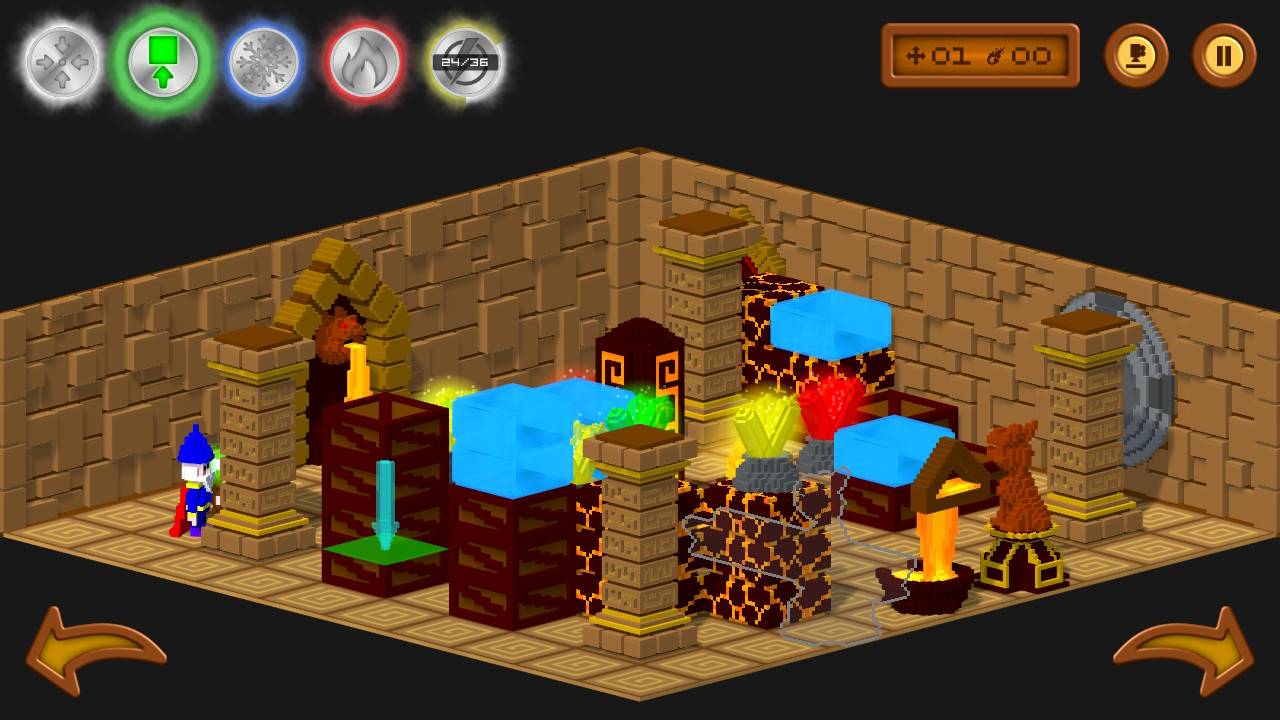Select the green block summon power
This screenshot has width=1280, height=720.
tap(162, 60)
